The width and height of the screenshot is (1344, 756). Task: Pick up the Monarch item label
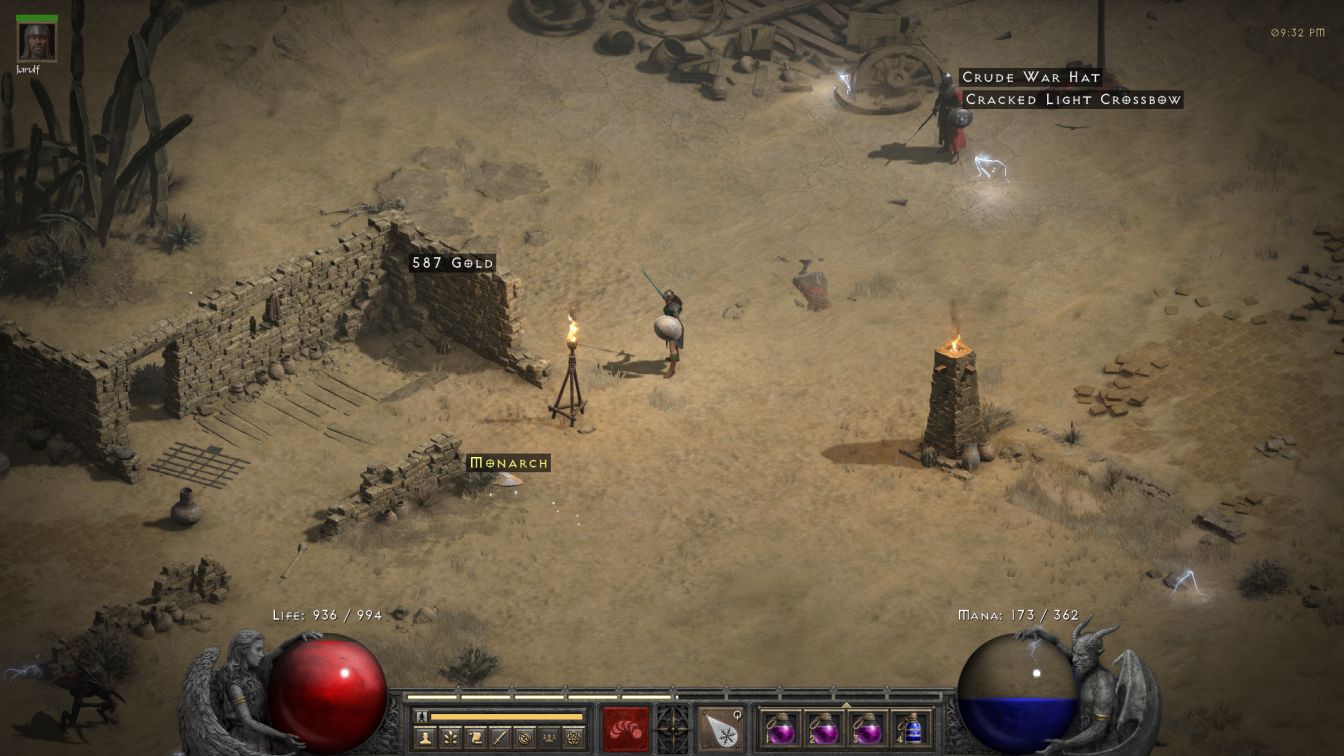click(509, 463)
